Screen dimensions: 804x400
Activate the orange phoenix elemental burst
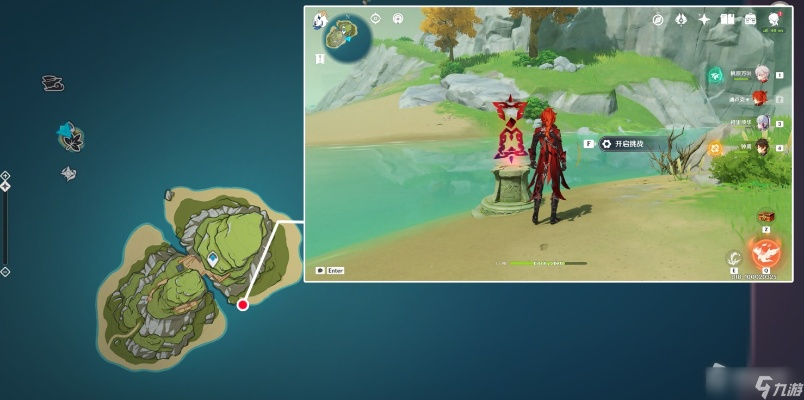point(765,251)
